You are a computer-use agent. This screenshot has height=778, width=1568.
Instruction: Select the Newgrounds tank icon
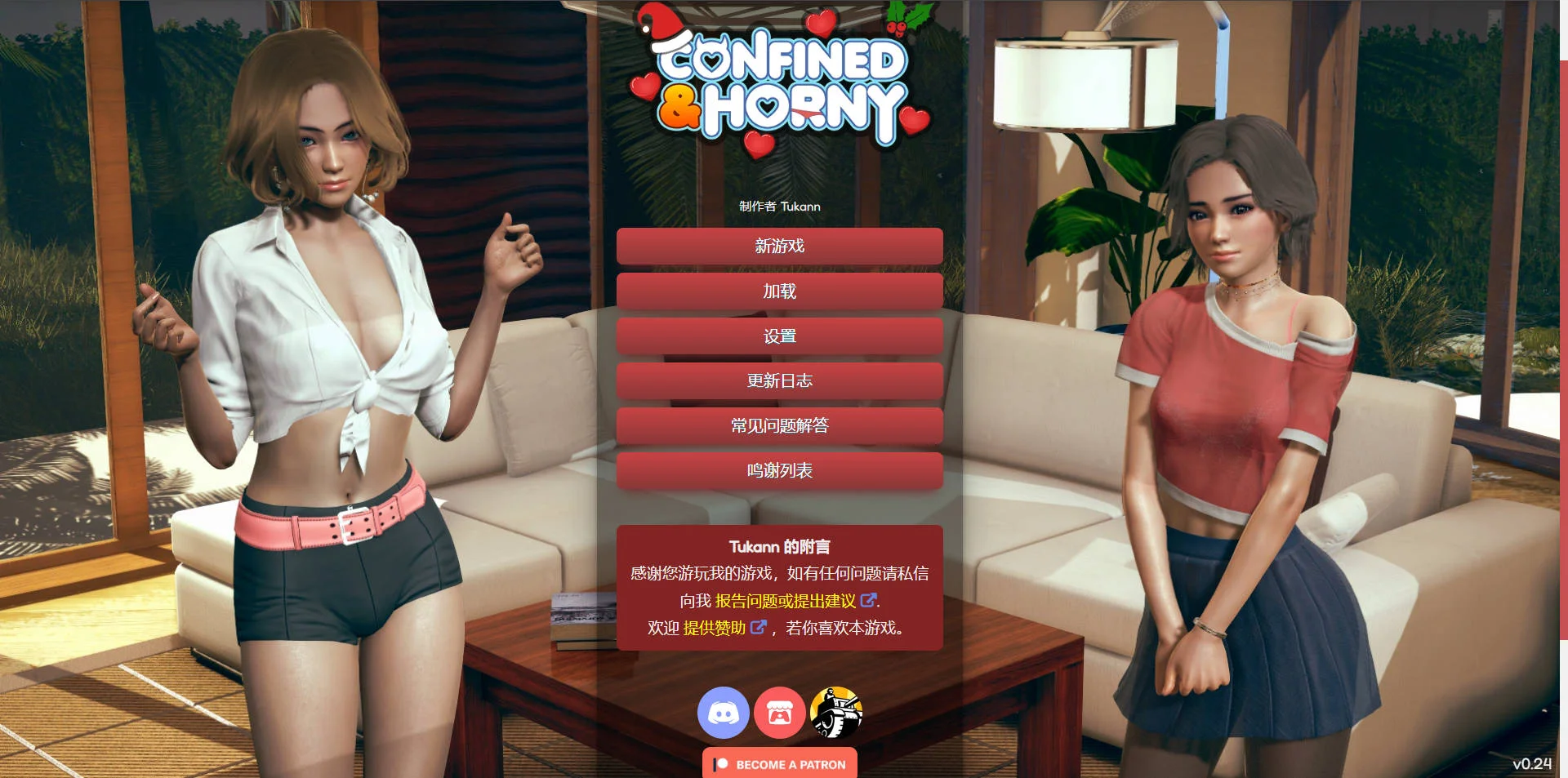tap(836, 713)
